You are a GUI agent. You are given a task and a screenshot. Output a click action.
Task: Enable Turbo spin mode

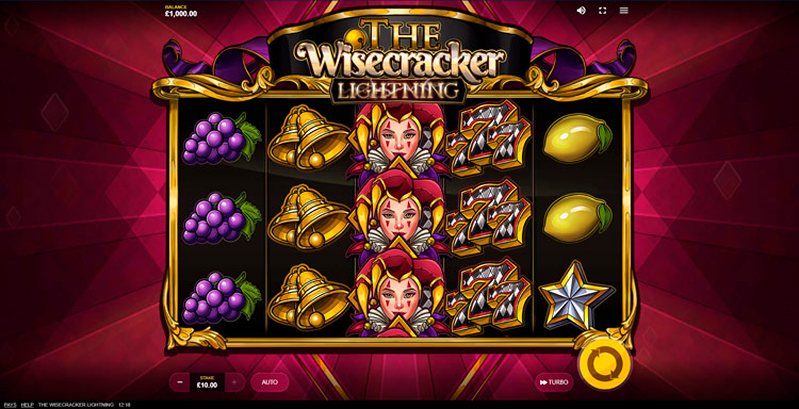pos(555,382)
